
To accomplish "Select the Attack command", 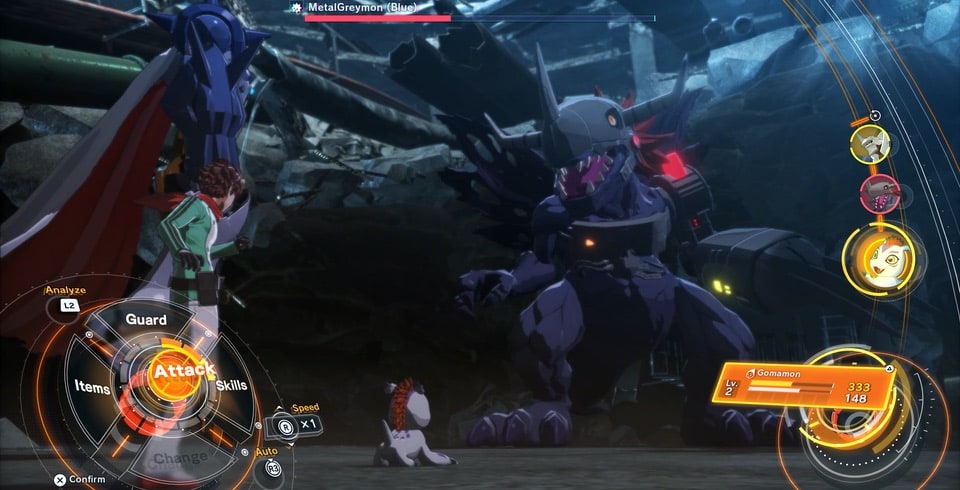I will click(x=171, y=371).
